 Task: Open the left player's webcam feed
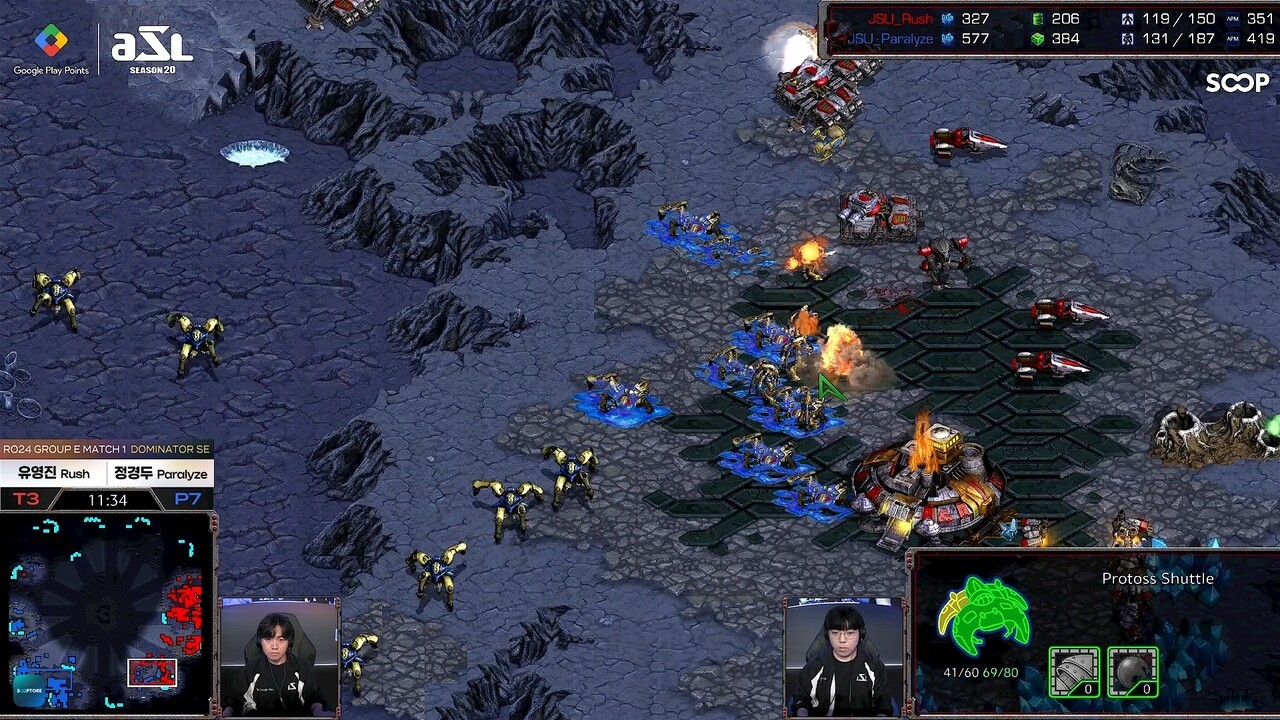pyautogui.click(x=279, y=656)
